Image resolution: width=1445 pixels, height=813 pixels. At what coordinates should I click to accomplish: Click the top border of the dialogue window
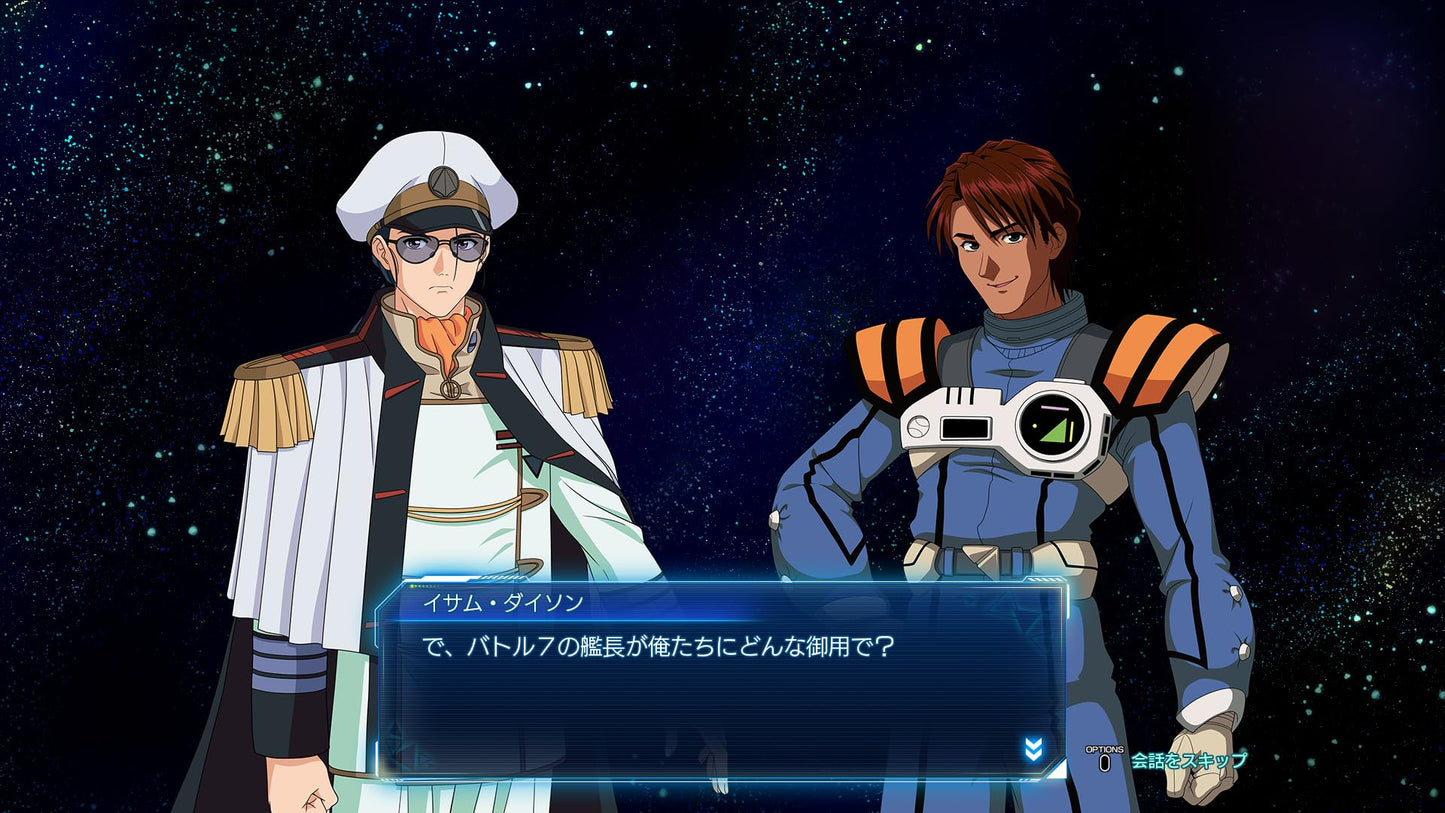[720, 578]
